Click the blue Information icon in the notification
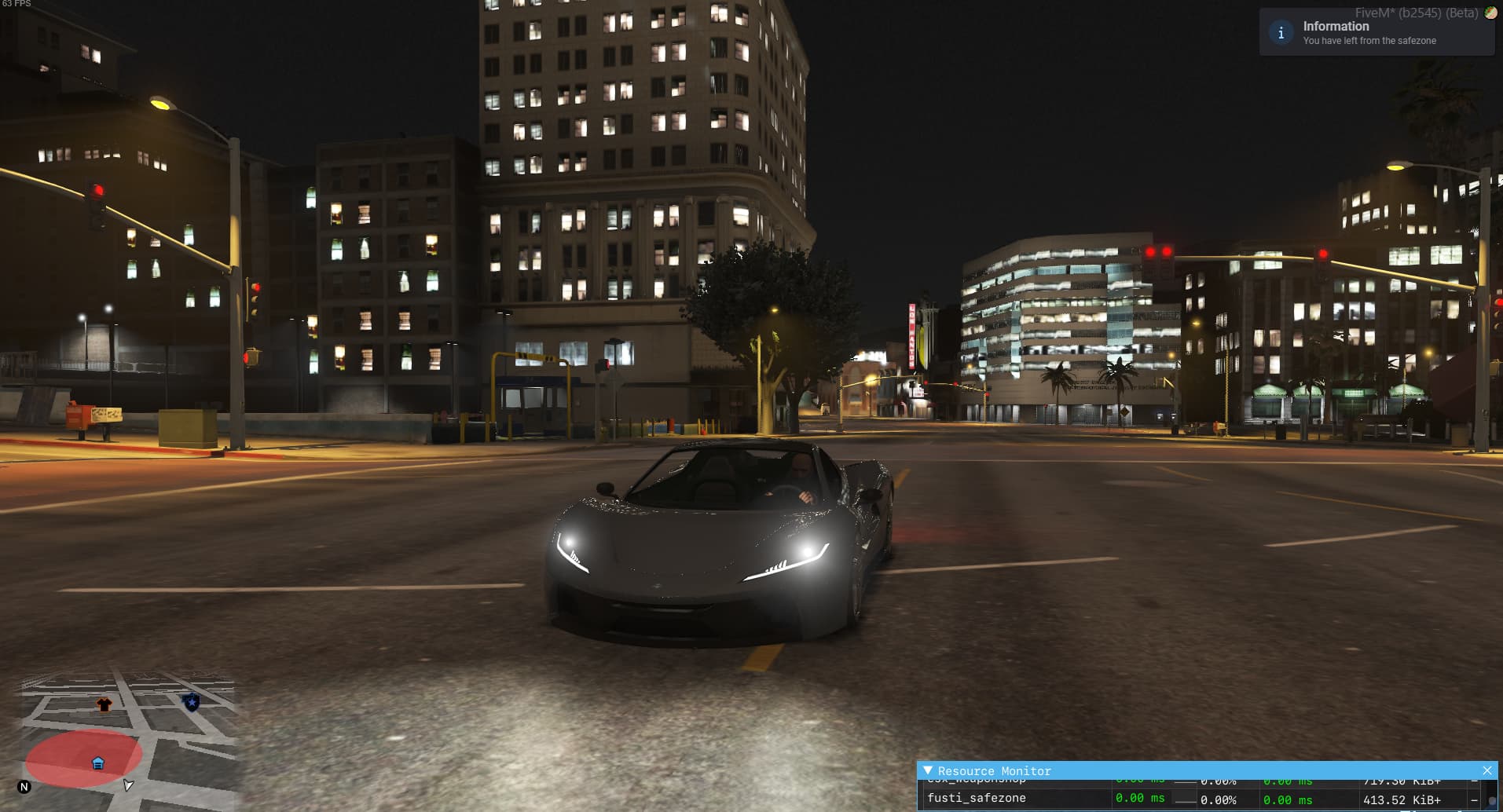Image resolution: width=1503 pixels, height=812 pixels. pos(1281,32)
